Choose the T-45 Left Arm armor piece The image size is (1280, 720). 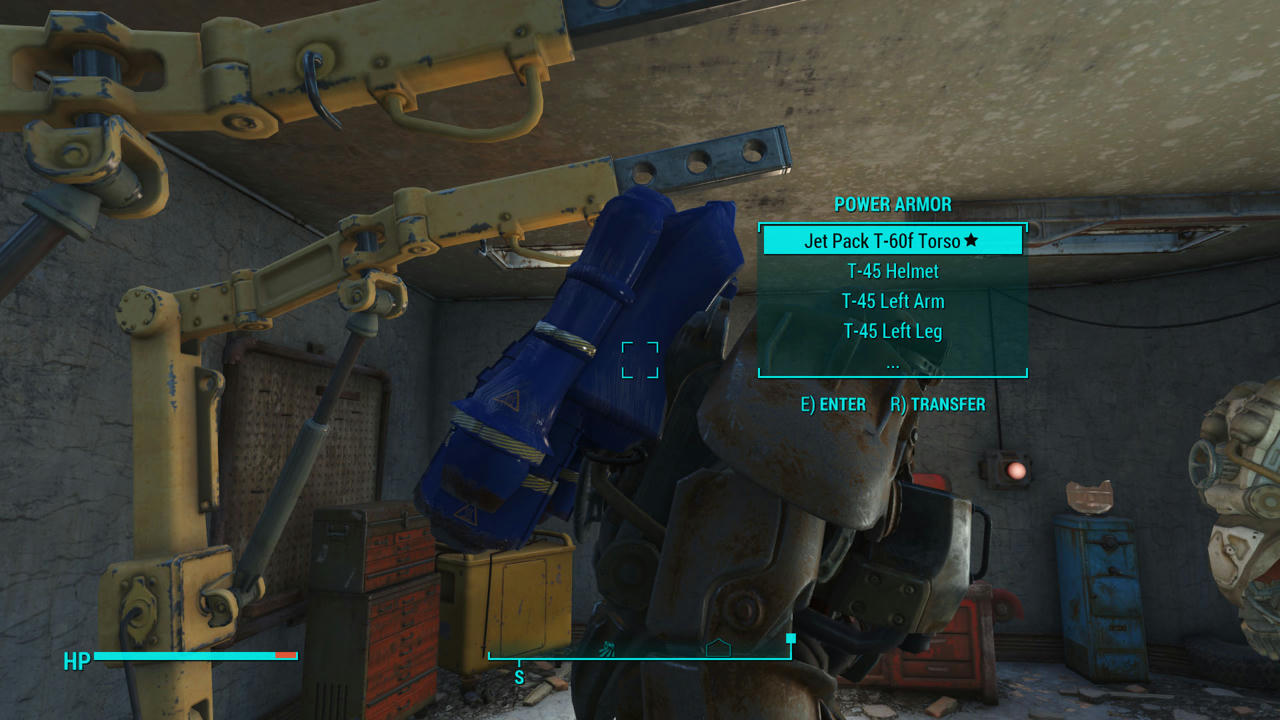[893, 301]
